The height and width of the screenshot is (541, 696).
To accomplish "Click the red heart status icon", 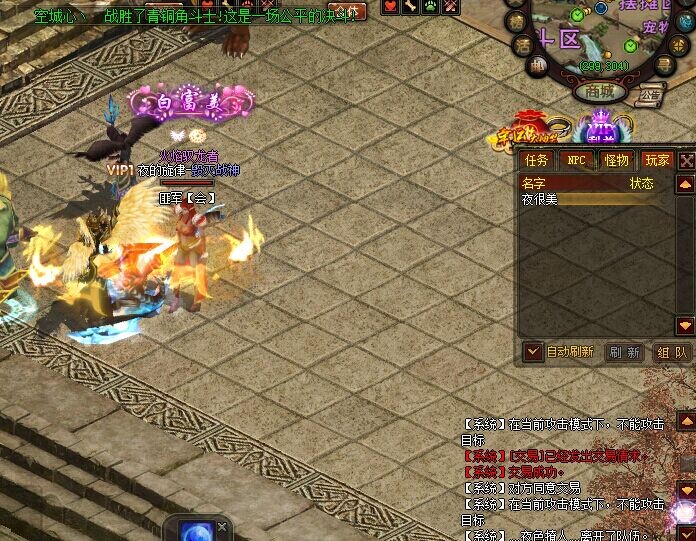I will click(x=390, y=7).
